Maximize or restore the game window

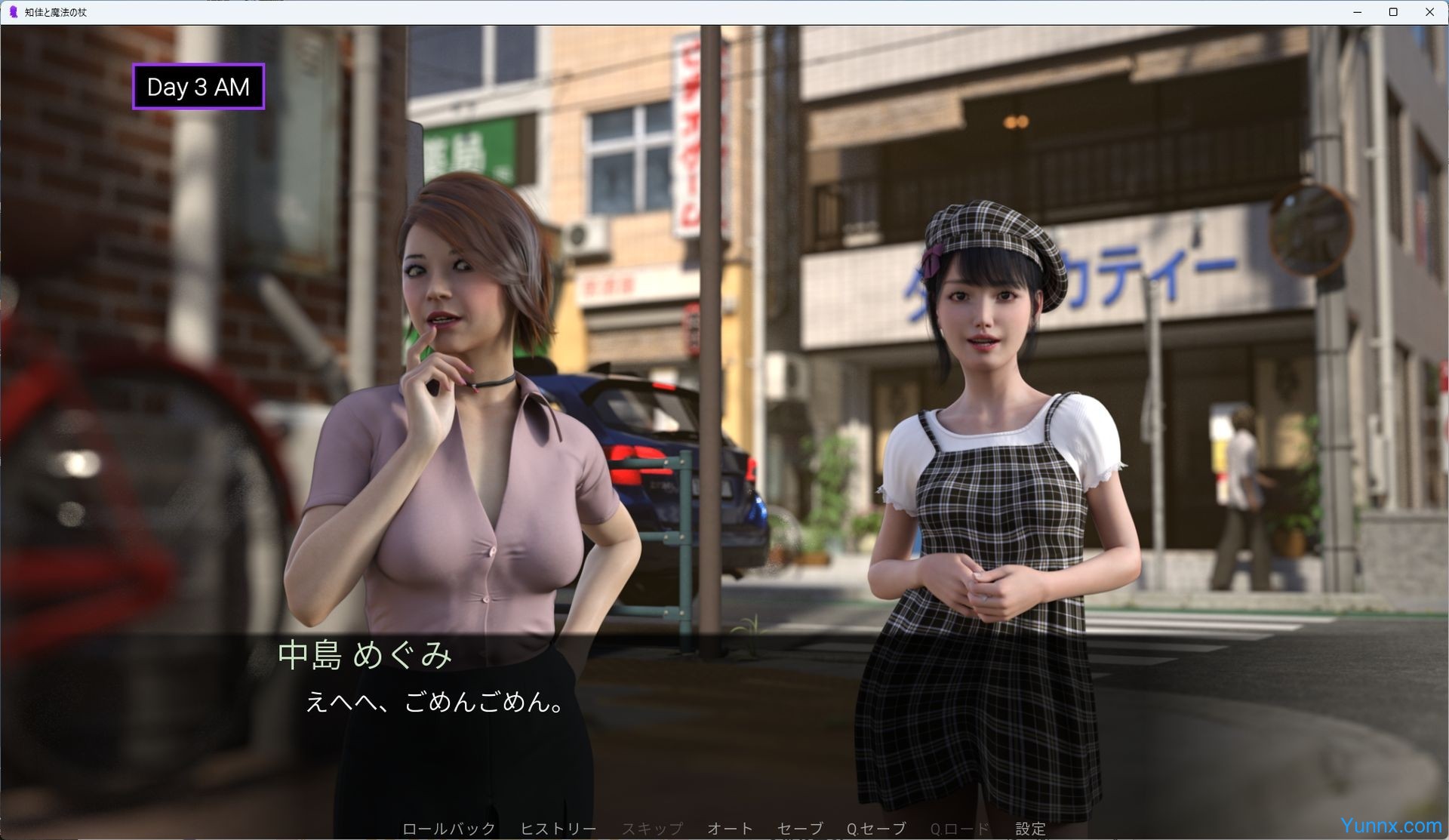point(1393,12)
